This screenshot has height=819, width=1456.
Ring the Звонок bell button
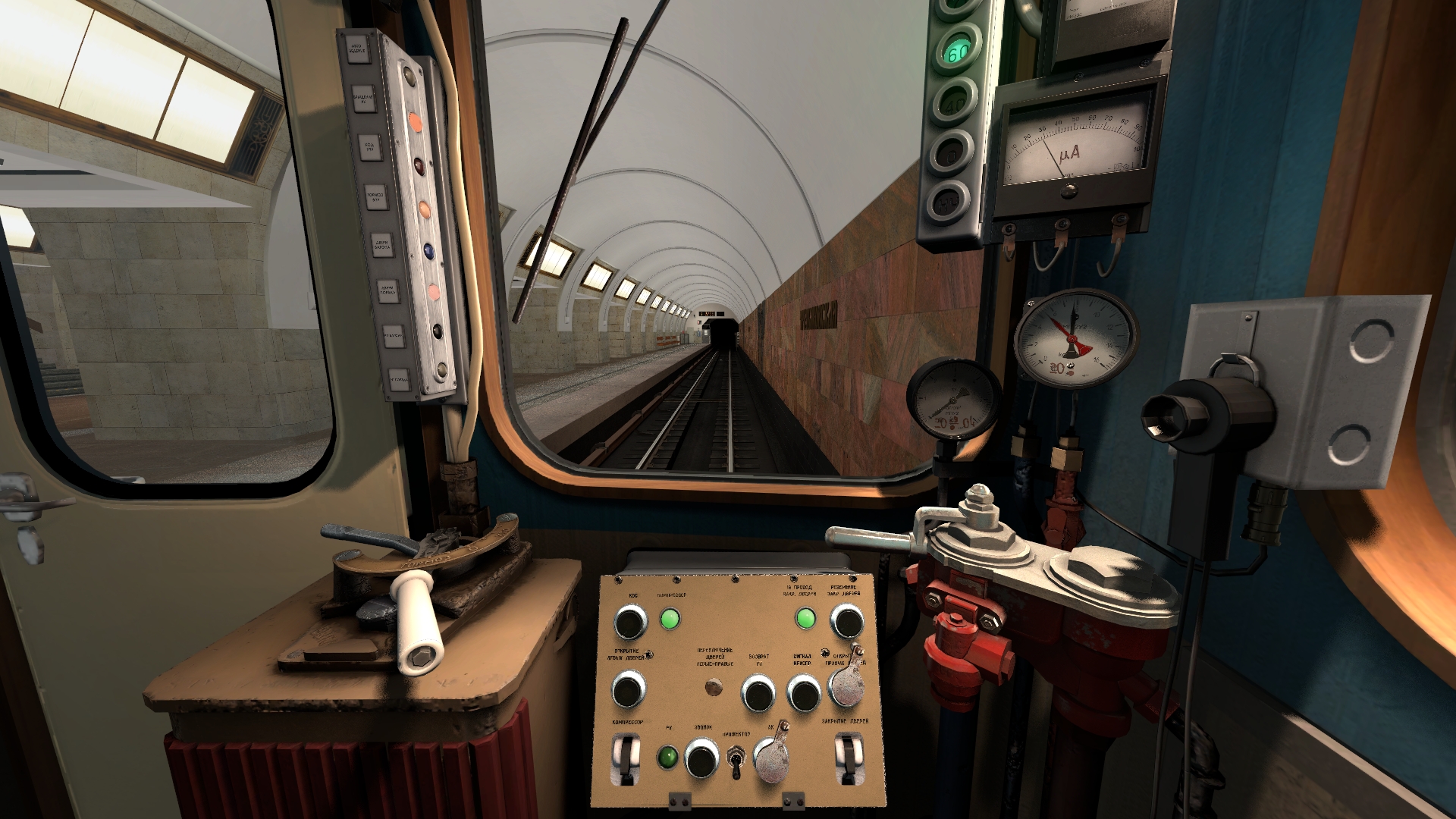pyautogui.click(x=701, y=758)
